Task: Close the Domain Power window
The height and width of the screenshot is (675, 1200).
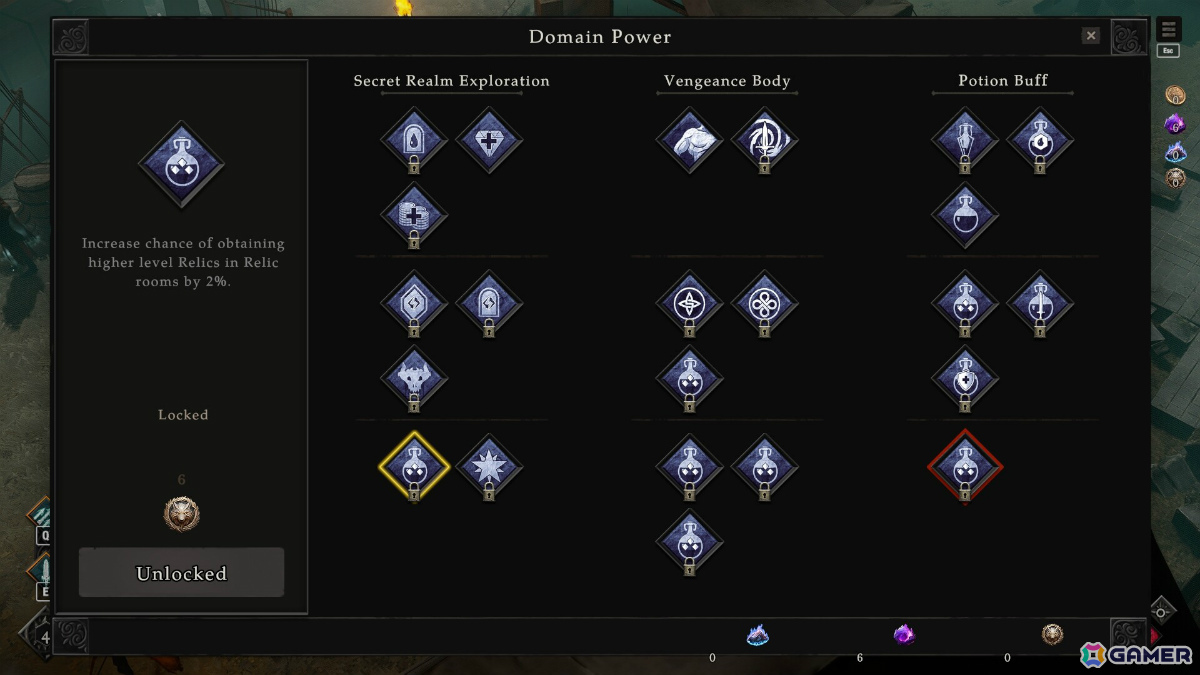Action: 1091,36
